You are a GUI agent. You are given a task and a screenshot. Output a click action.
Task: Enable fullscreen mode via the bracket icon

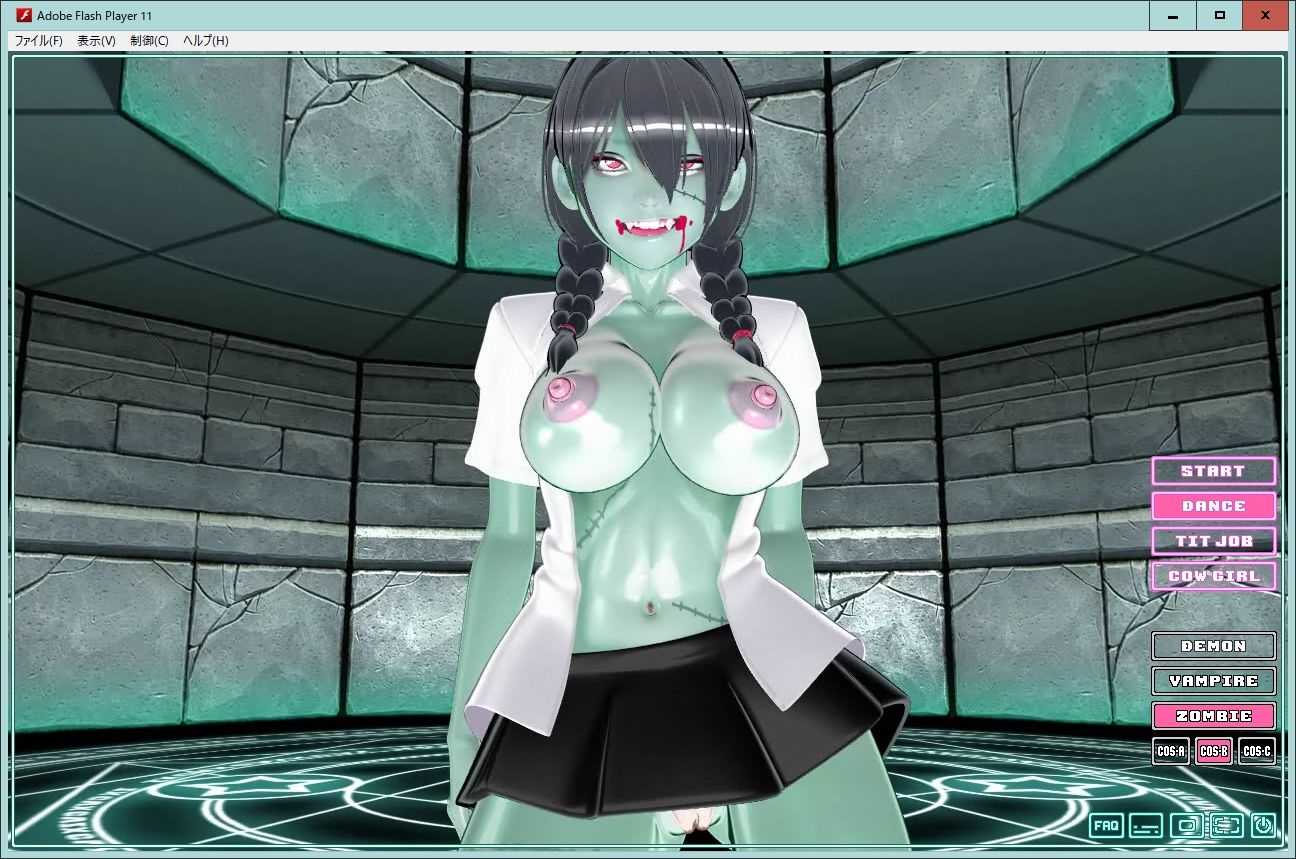(1226, 826)
